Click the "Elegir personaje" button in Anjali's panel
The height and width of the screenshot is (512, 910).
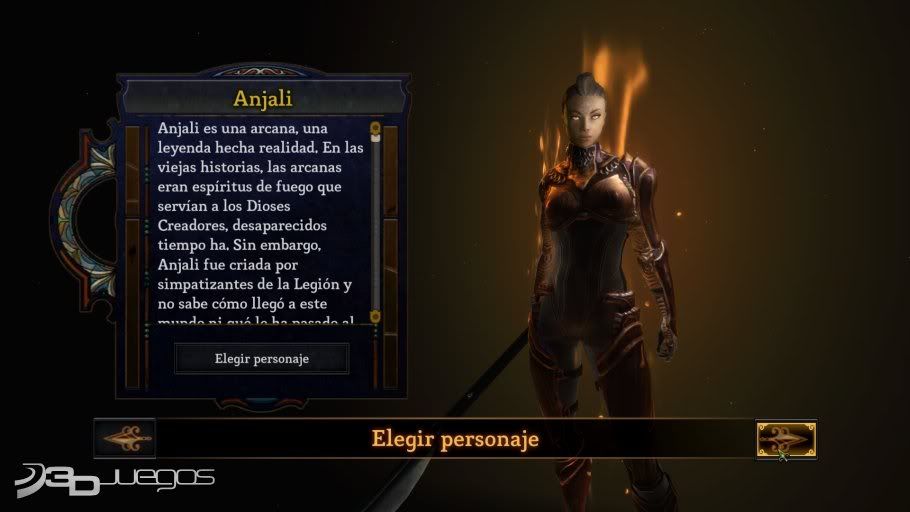tap(262, 358)
